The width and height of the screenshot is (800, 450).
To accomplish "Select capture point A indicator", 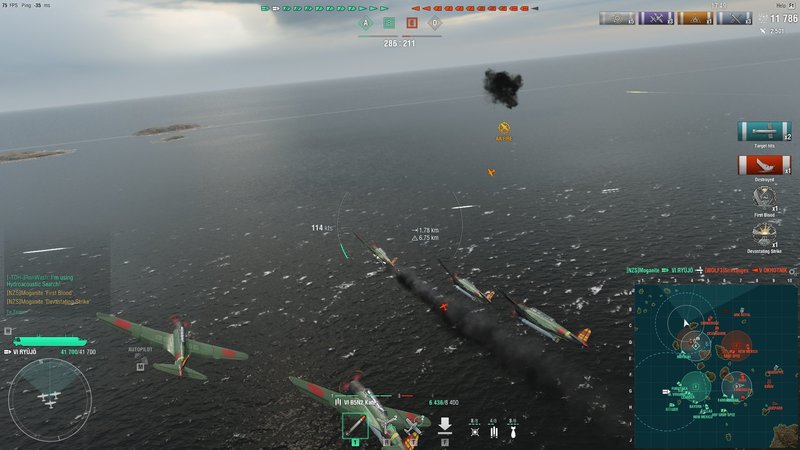I will pos(365,23).
